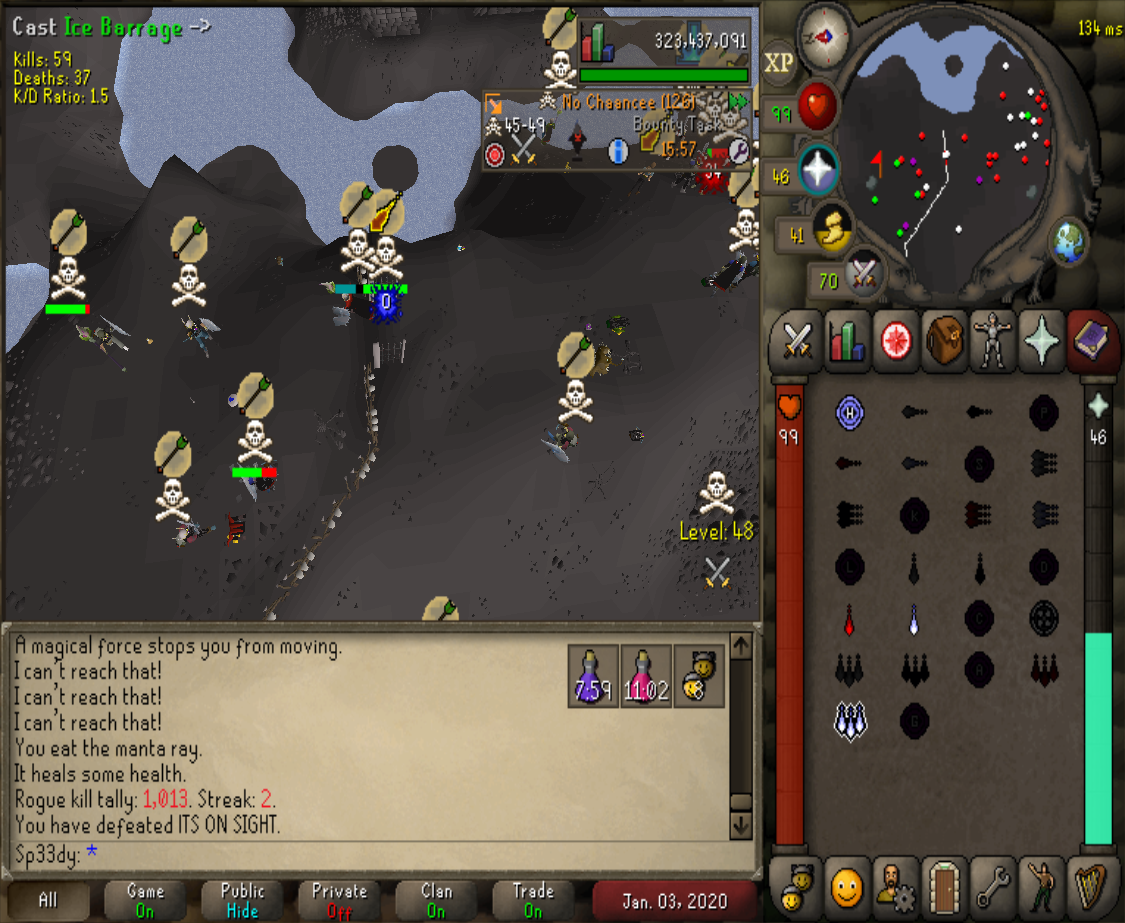Select the blue Ice Blitz spell

pyautogui.click(x=913, y=618)
